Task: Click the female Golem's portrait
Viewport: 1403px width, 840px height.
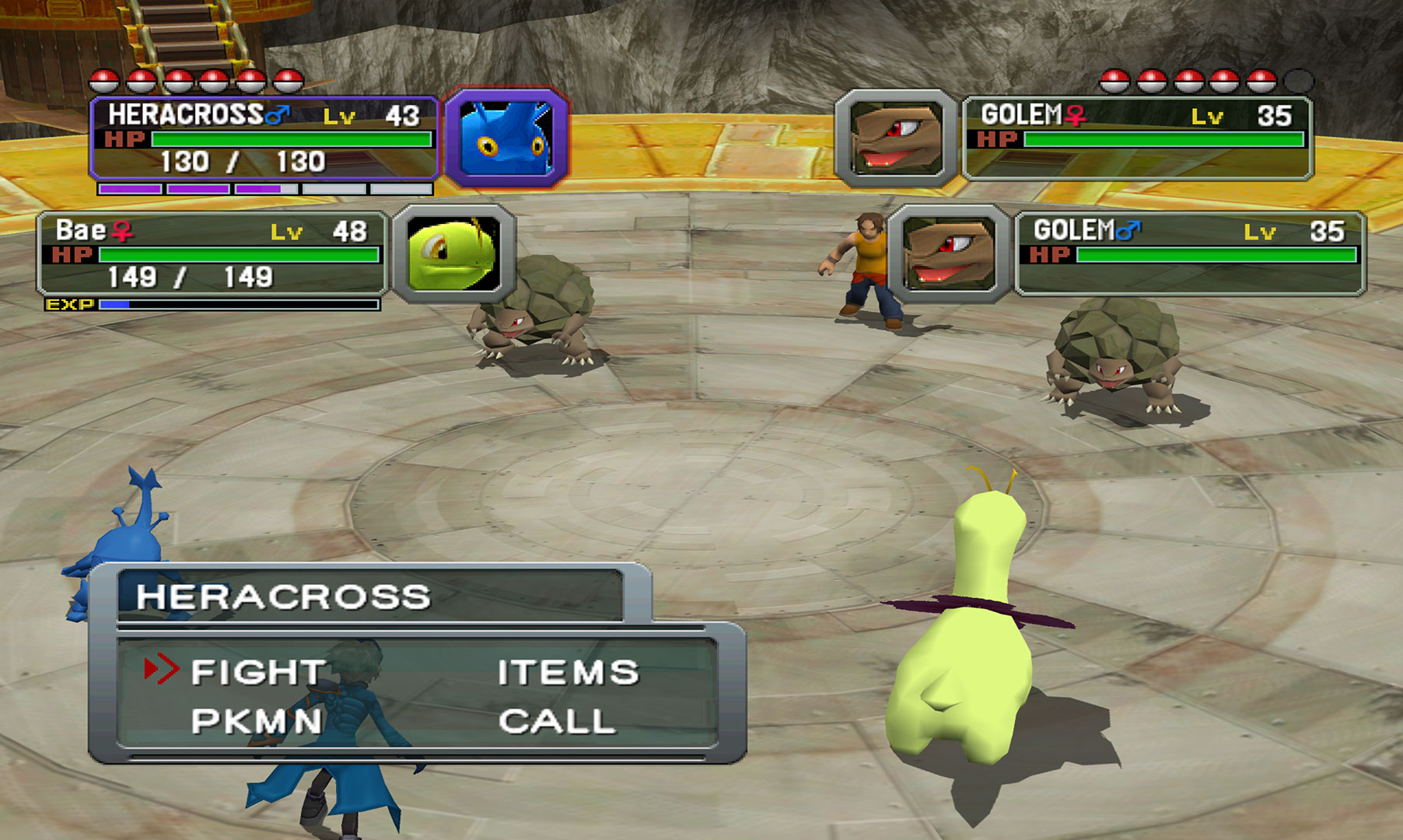Action: tap(896, 138)
